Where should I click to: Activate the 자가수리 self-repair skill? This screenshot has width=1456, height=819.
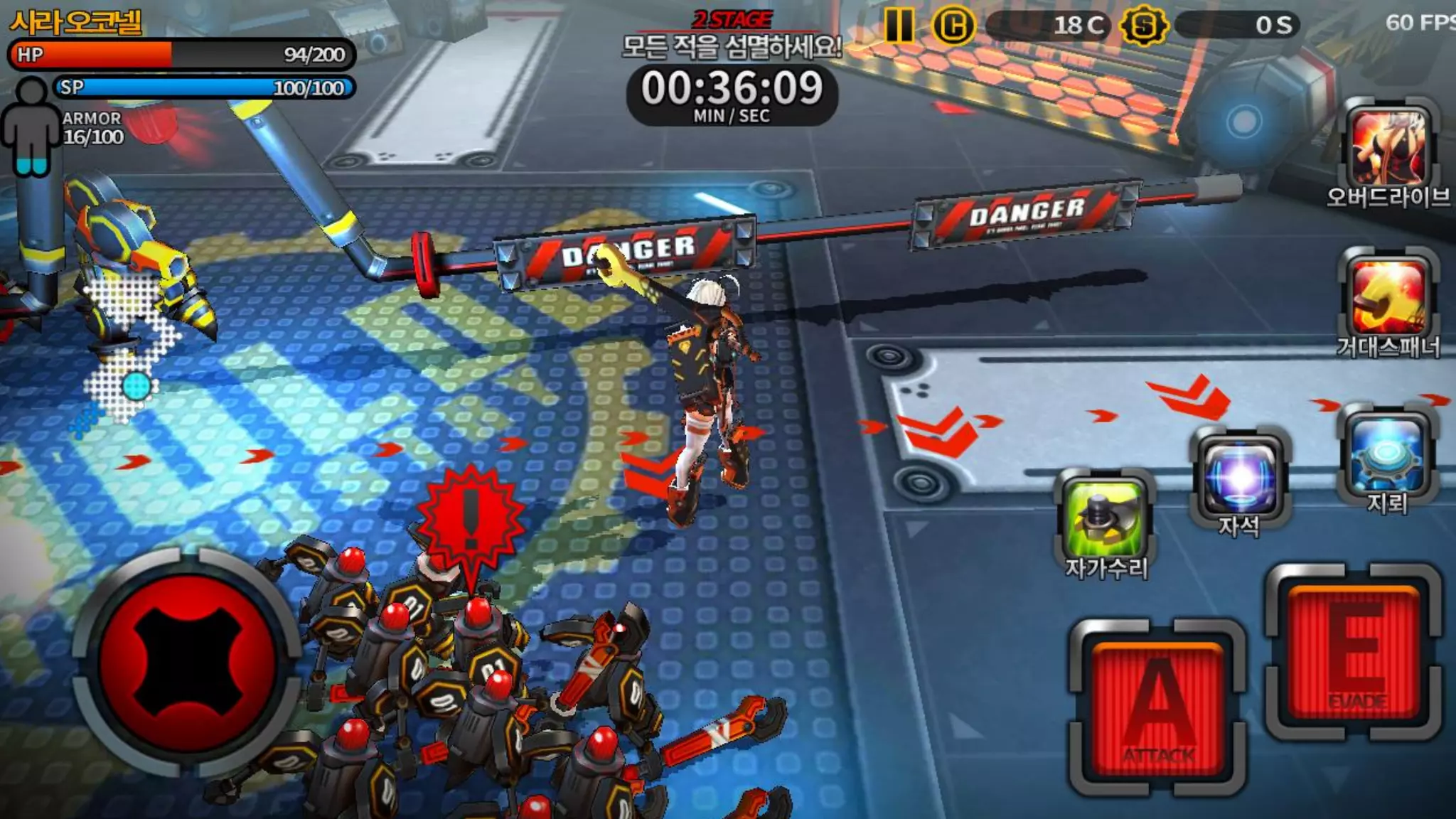1106,518
